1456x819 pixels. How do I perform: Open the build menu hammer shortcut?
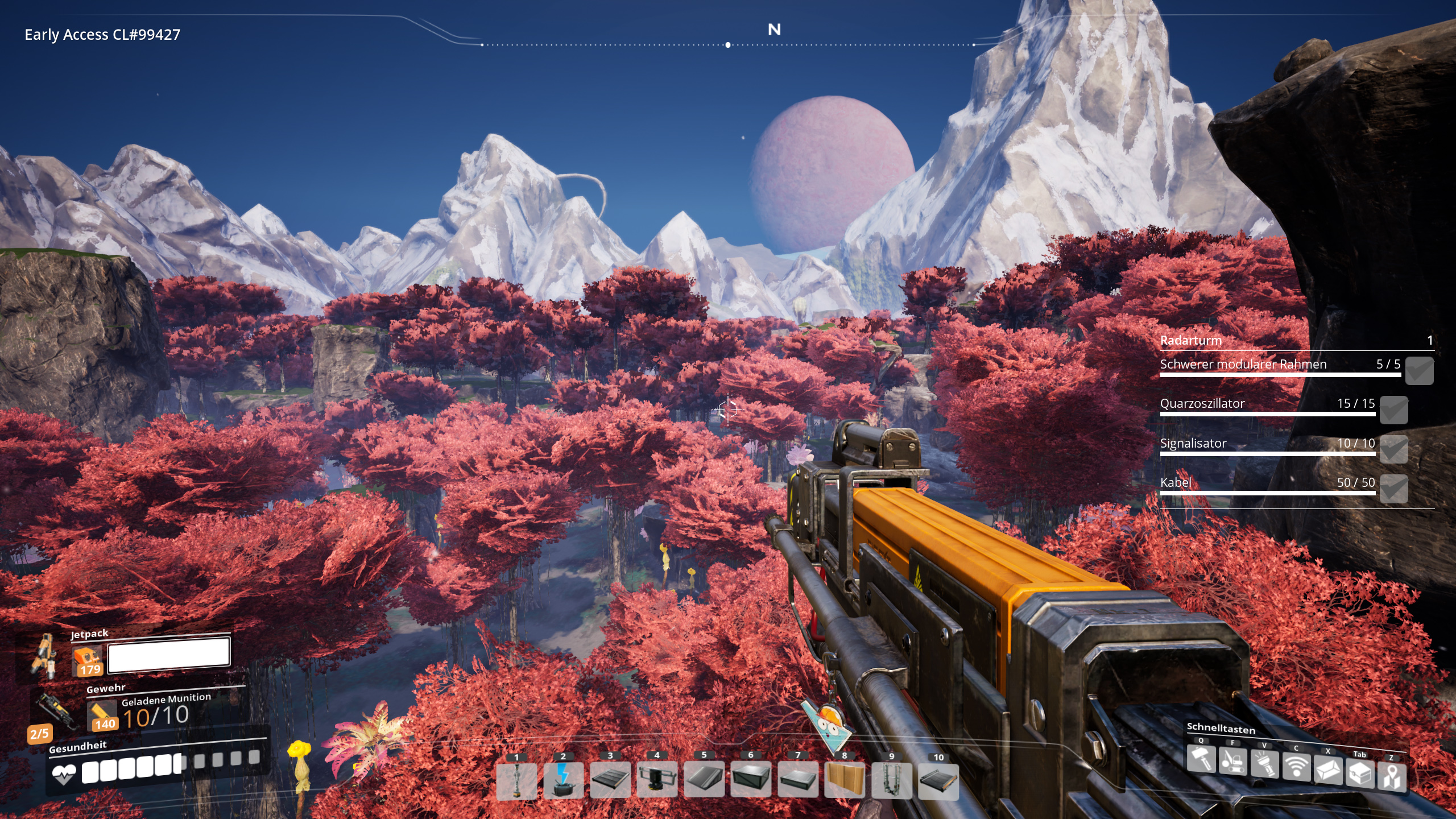(1201, 759)
